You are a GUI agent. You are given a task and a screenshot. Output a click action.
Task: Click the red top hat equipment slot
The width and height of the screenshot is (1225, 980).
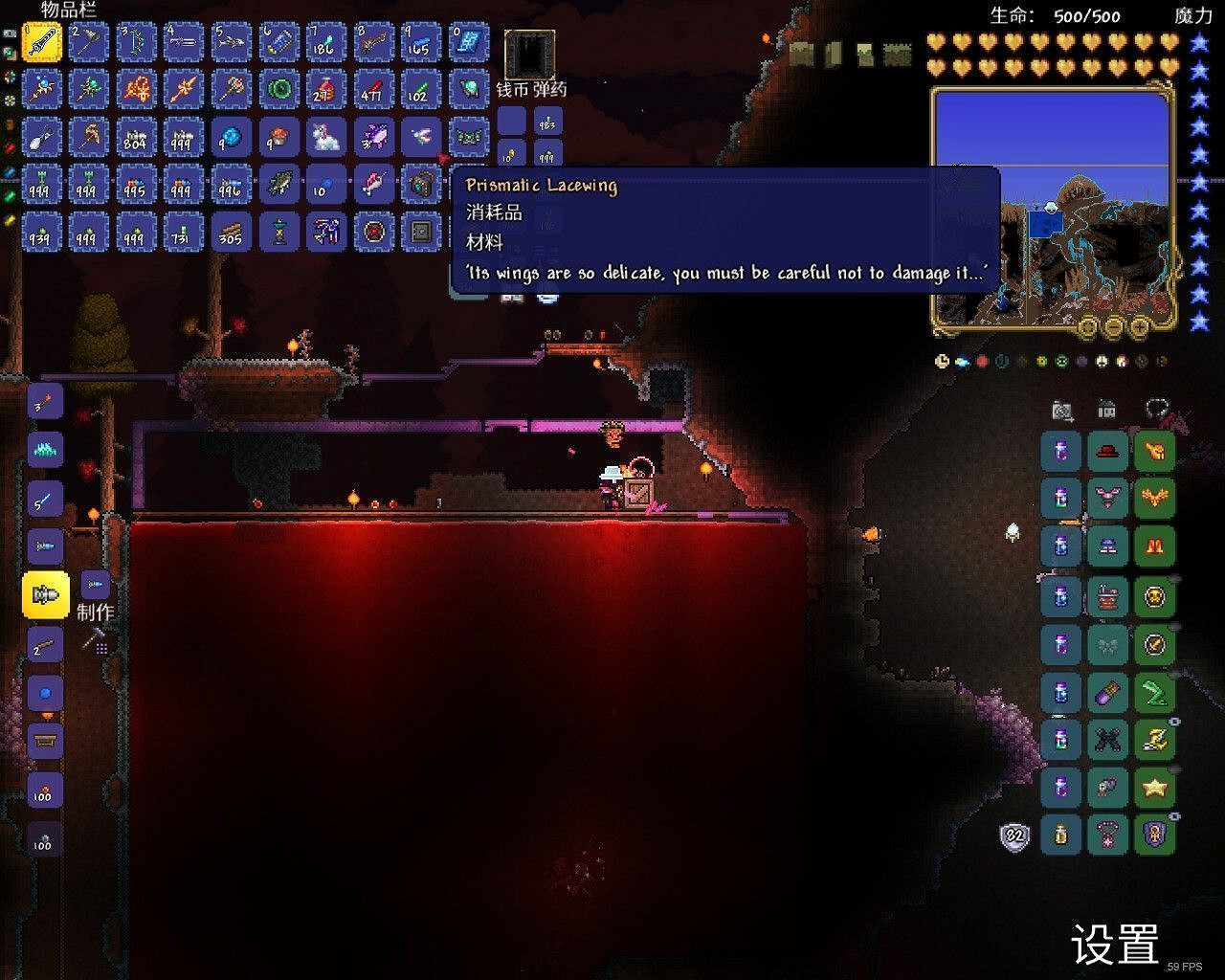pyautogui.click(x=1108, y=451)
